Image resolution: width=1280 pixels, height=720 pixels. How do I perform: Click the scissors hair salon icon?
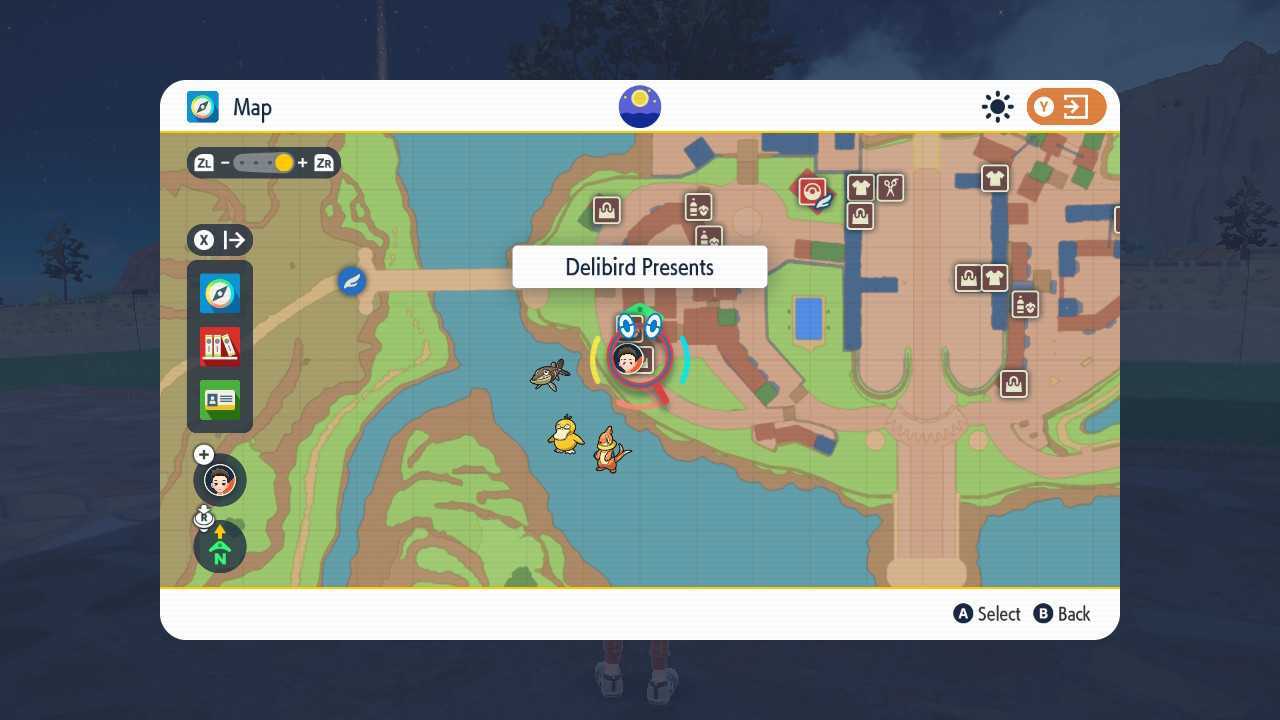[x=889, y=187]
